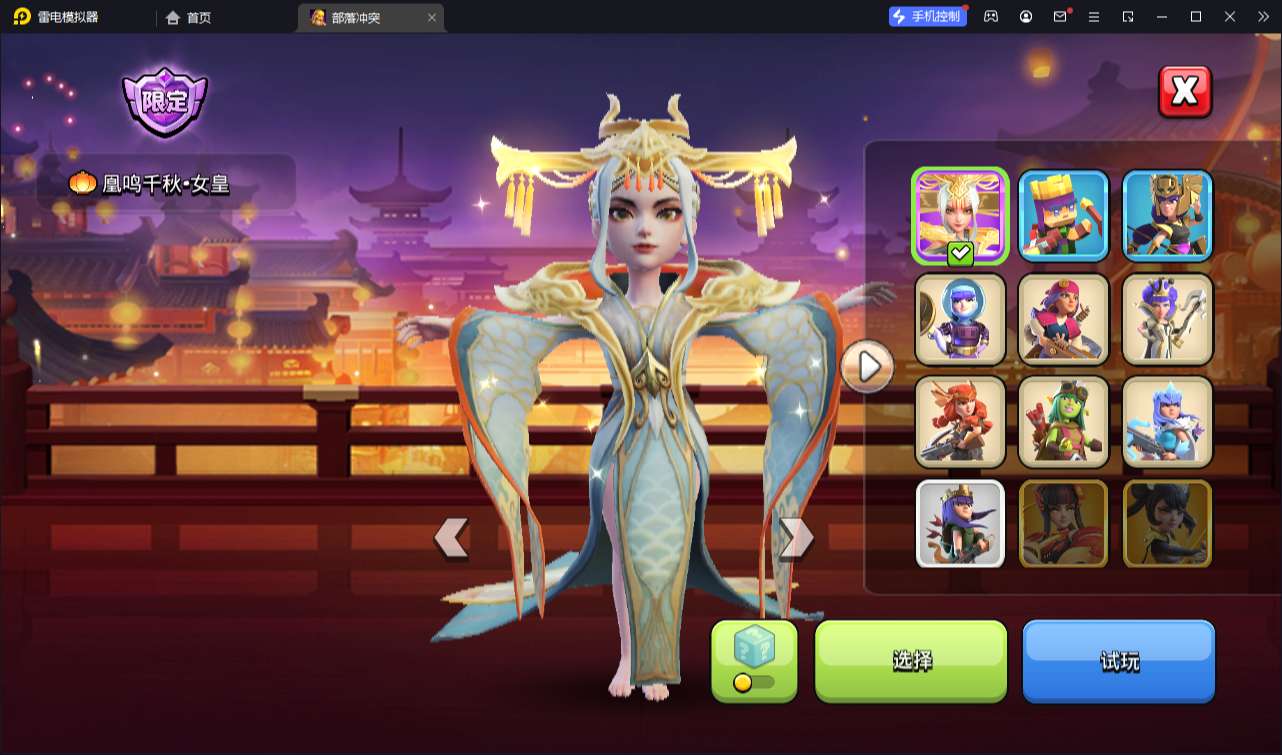Click the right navigation chevron

(795, 538)
